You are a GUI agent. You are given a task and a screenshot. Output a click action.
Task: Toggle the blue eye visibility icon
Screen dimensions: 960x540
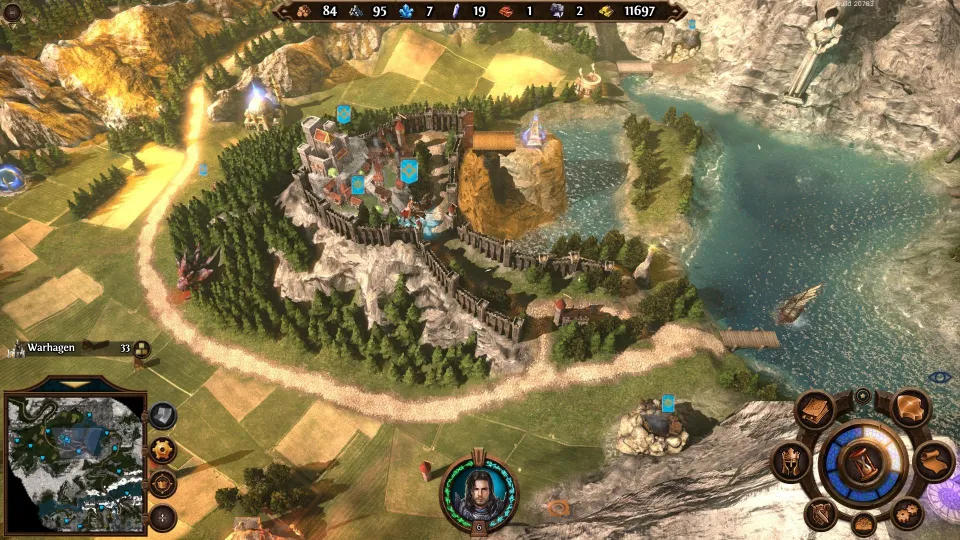(939, 377)
